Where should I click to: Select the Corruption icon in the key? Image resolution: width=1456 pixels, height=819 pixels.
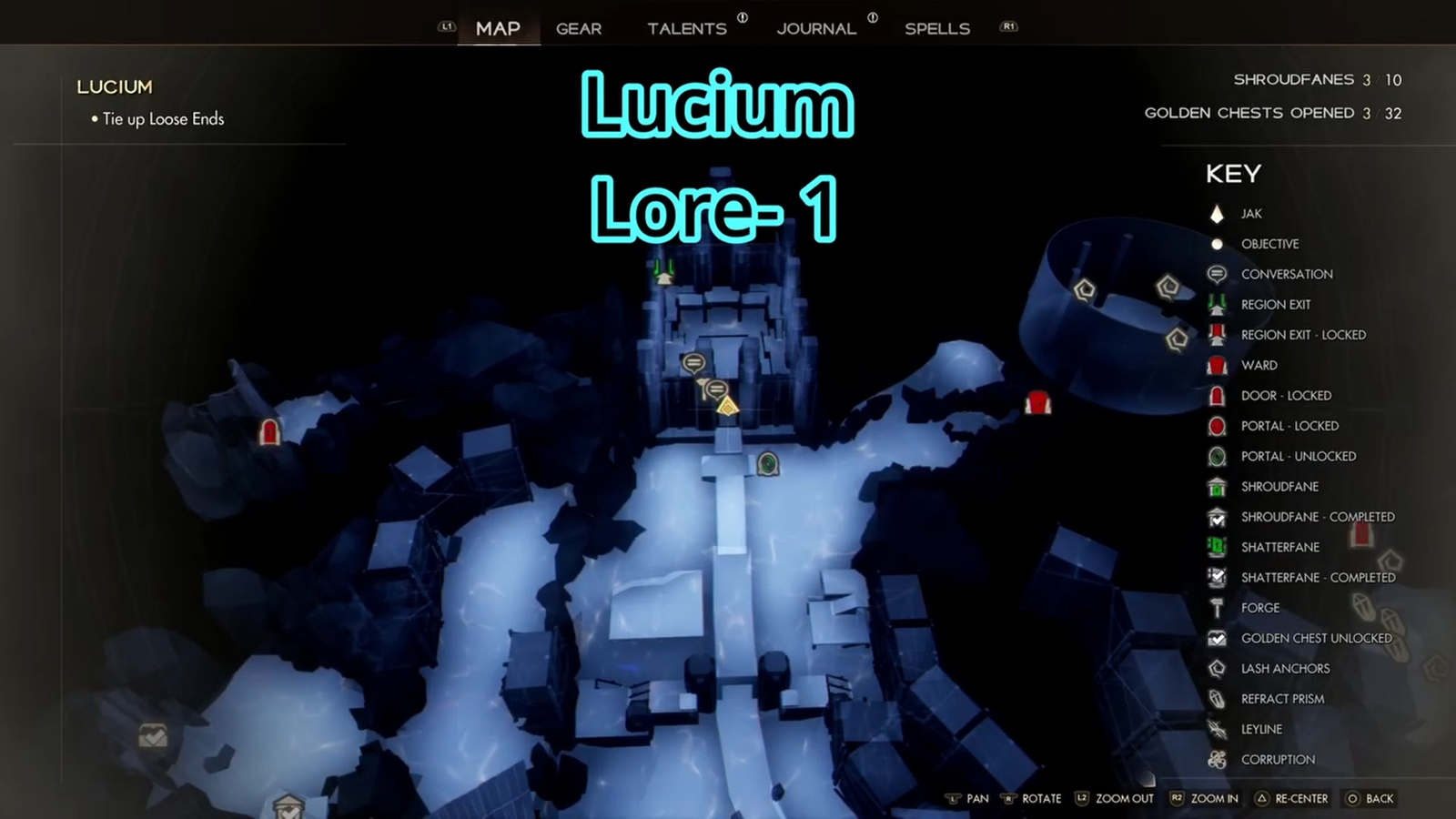pyautogui.click(x=1217, y=759)
